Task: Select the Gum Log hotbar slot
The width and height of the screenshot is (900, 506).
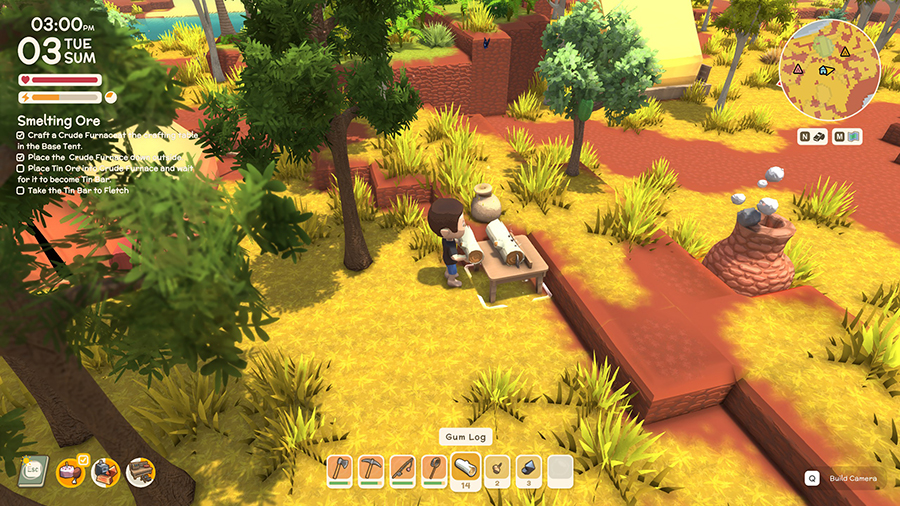Action: coord(466,469)
